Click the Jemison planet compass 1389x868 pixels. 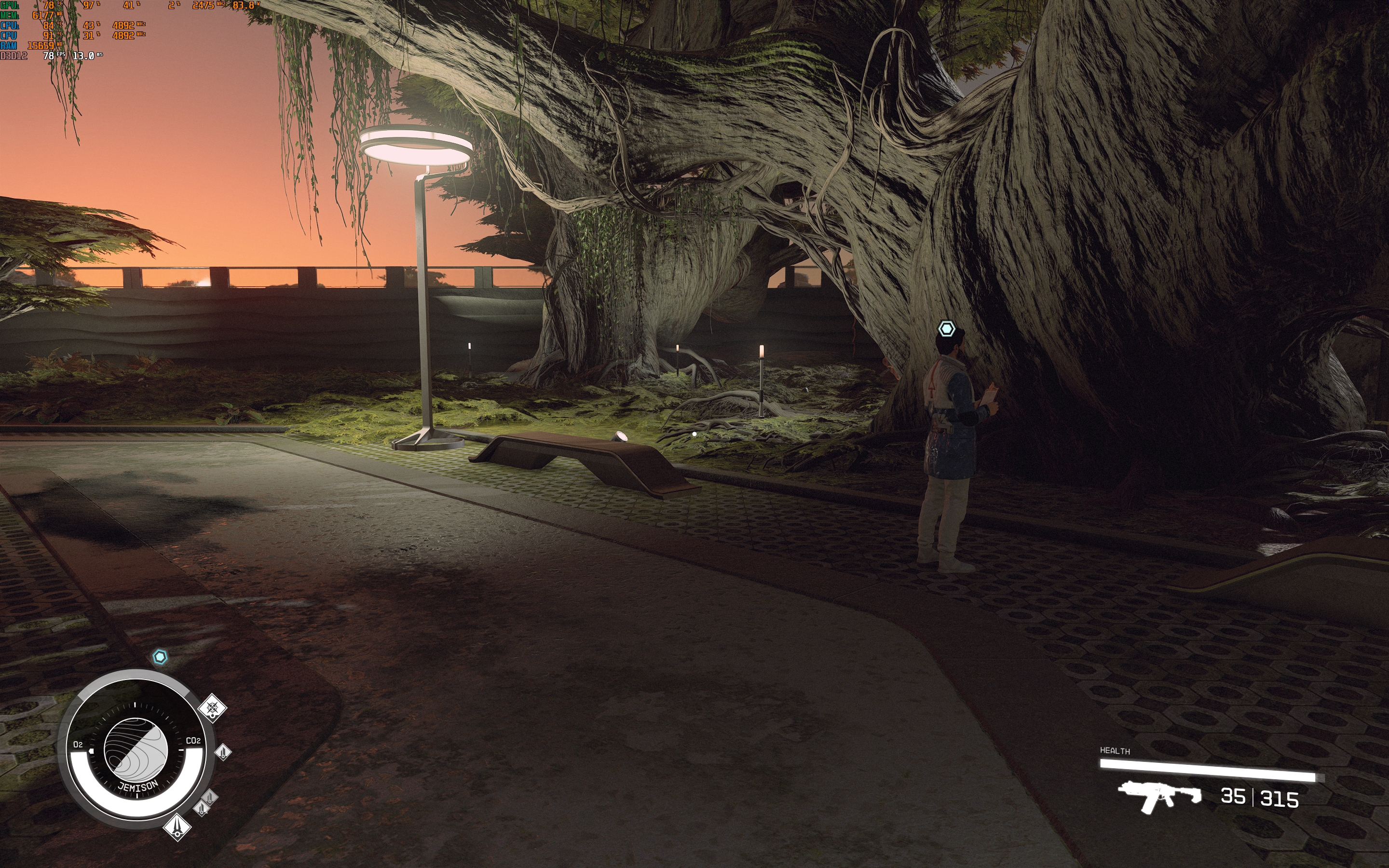point(136,750)
